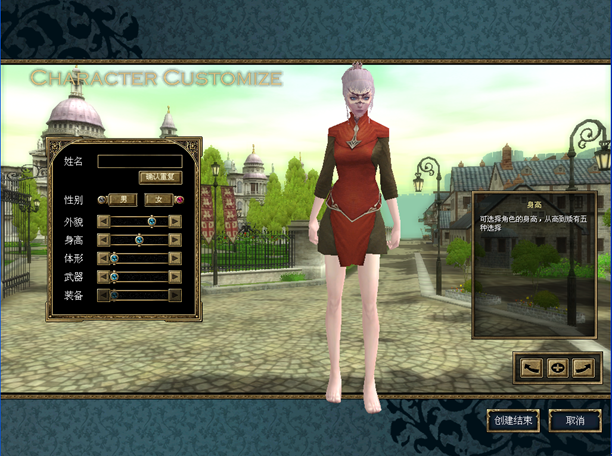Viewport: 612px width, 456px height.
Task: Cancel character creation with 取消
Action: (573, 421)
